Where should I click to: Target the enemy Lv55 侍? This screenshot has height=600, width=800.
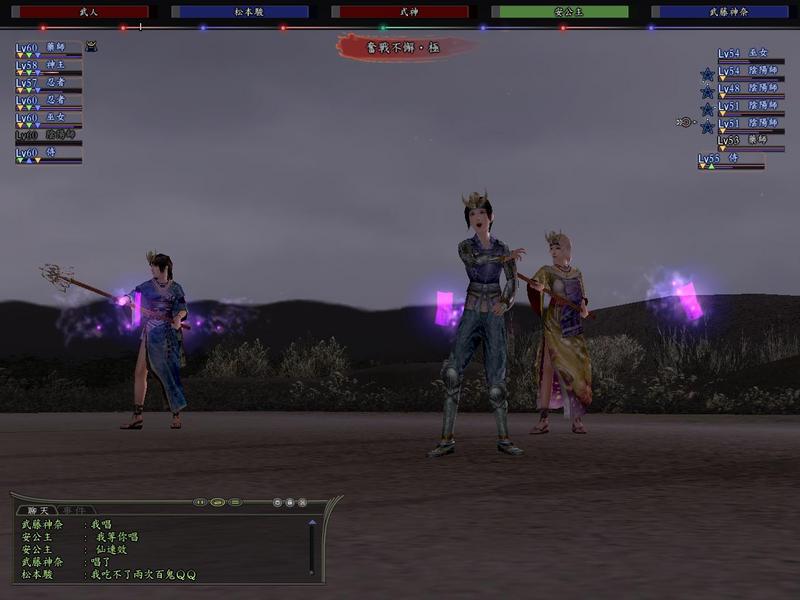coord(730,159)
